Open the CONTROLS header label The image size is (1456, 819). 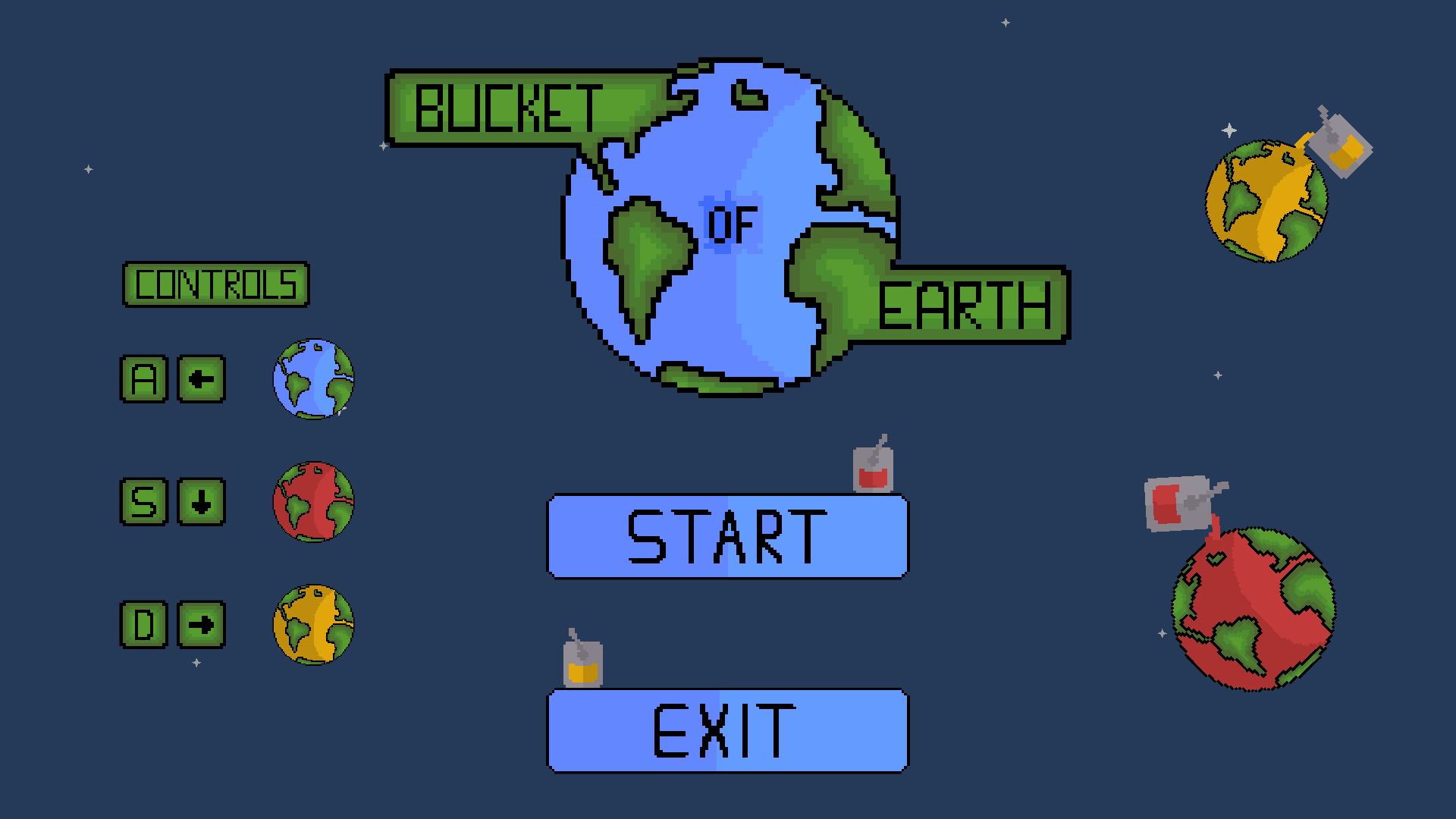point(216,285)
